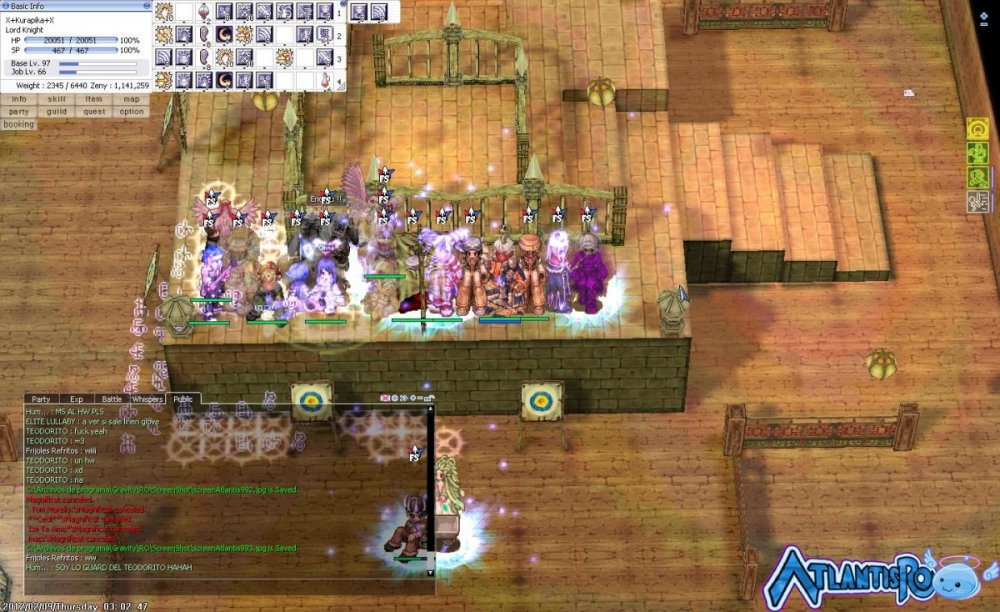Viewport: 1000px width, 612px height.
Task: Click the booking button
Action: coord(19,125)
